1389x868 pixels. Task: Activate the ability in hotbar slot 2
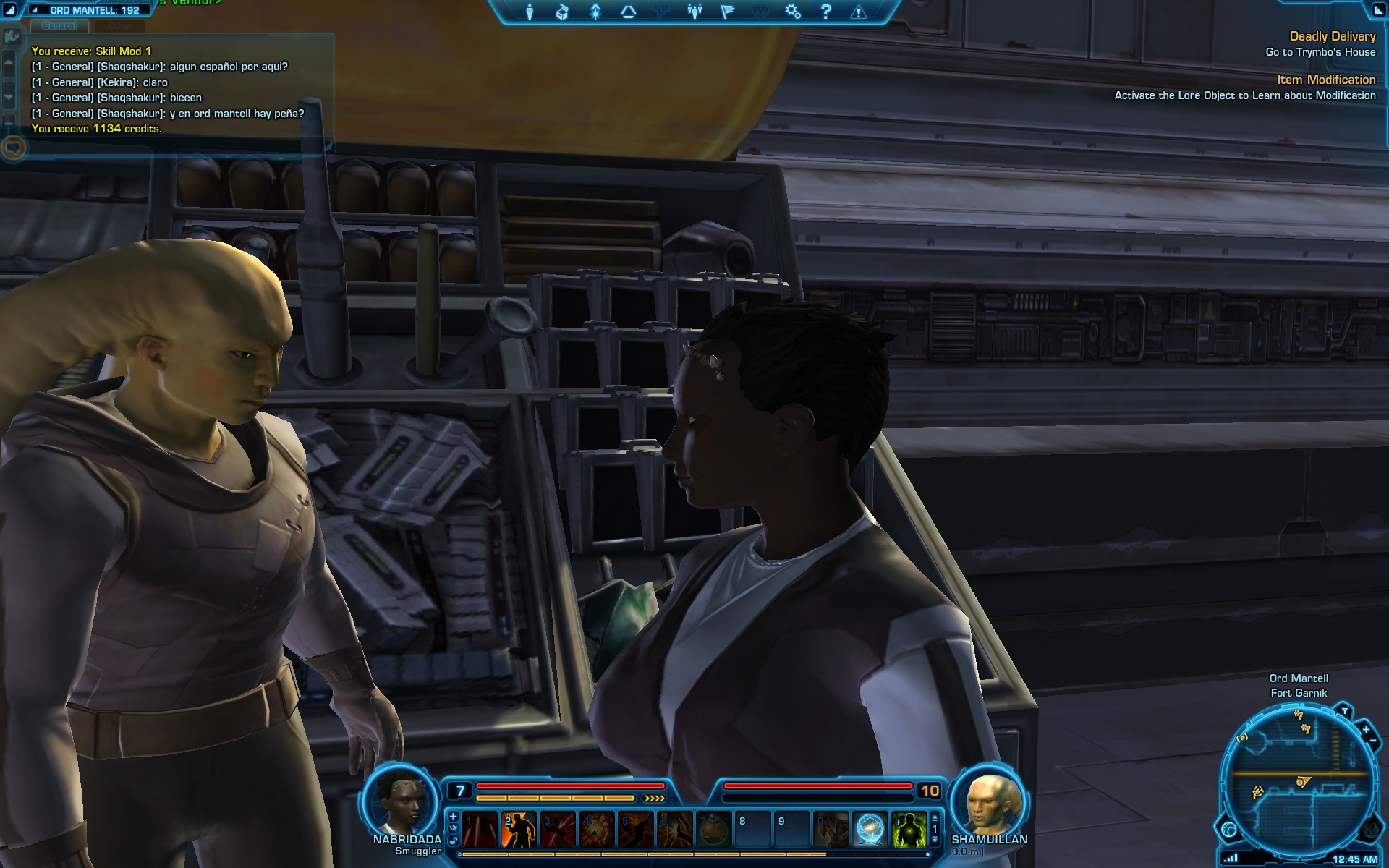pyautogui.click(x=518, y=829)
